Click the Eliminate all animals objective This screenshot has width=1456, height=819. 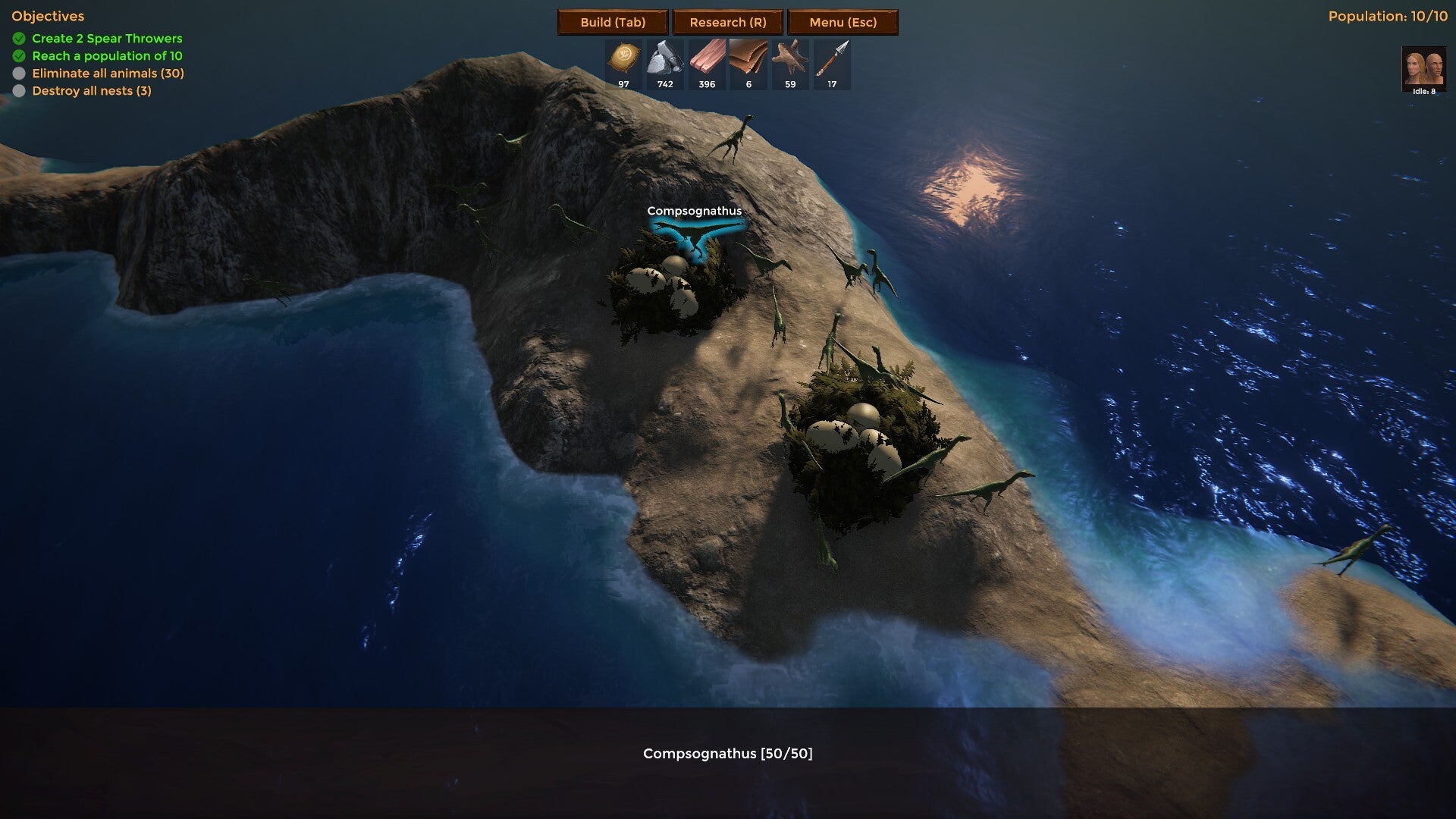(108, 74)
